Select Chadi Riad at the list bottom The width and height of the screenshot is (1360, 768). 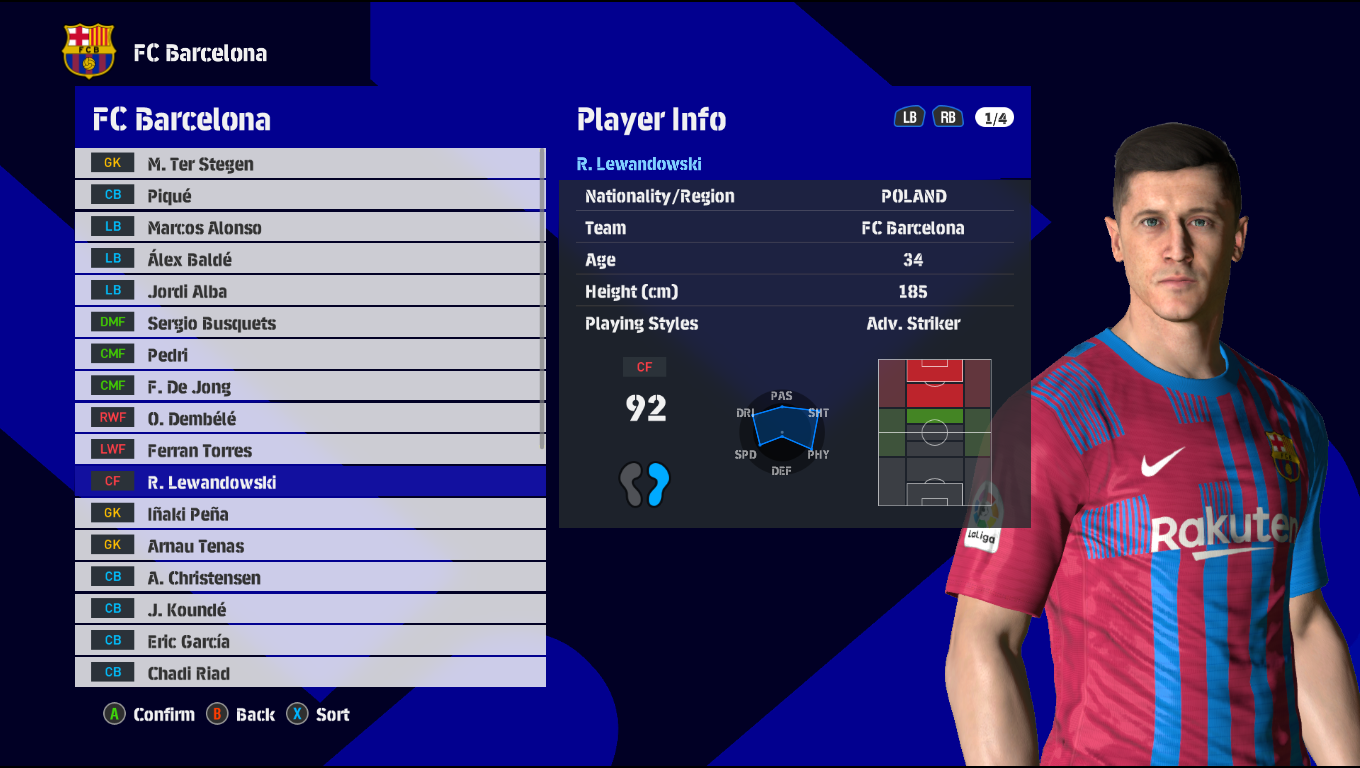click(308, 673)
